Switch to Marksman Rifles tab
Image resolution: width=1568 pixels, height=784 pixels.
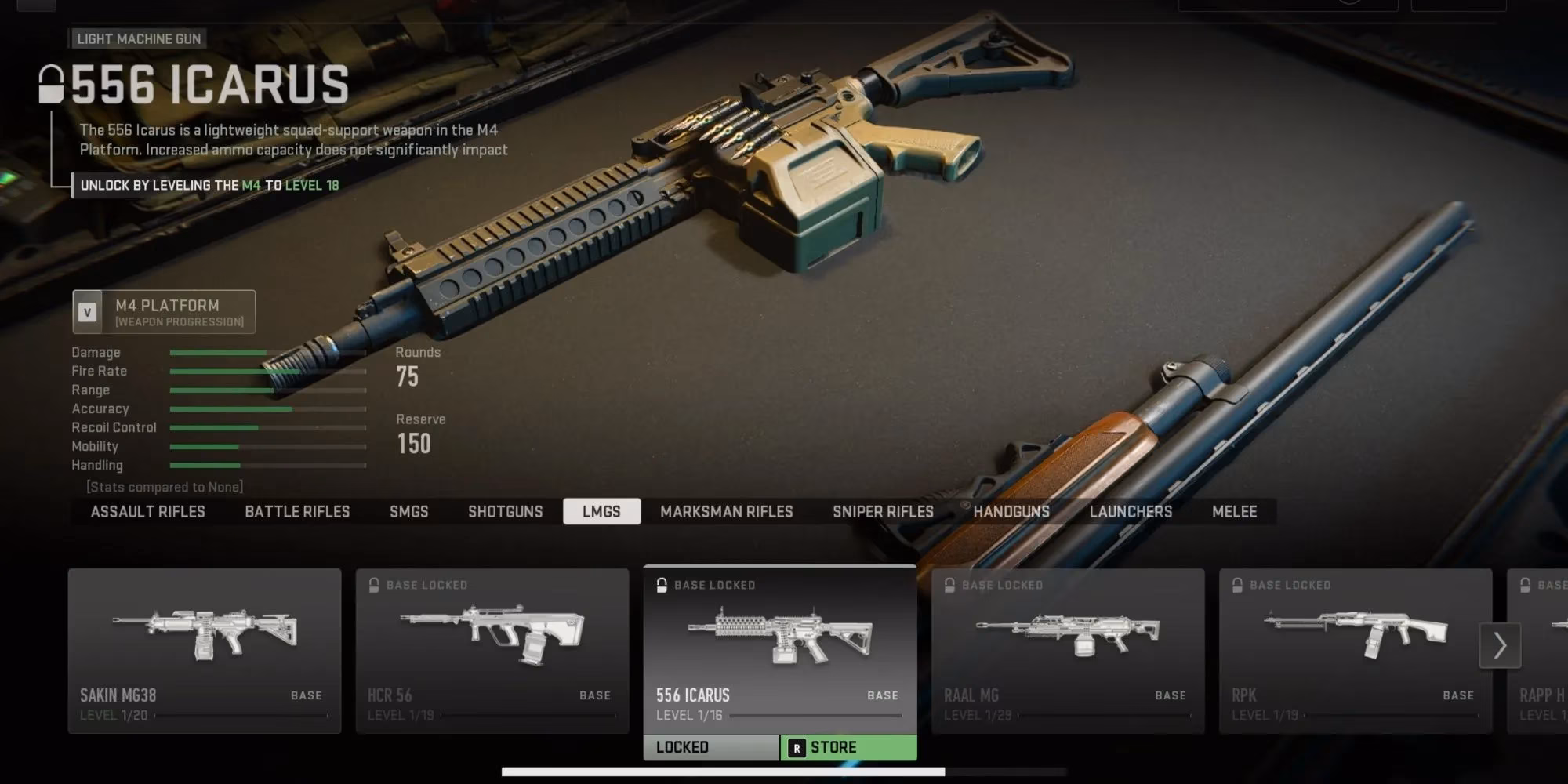726,512
